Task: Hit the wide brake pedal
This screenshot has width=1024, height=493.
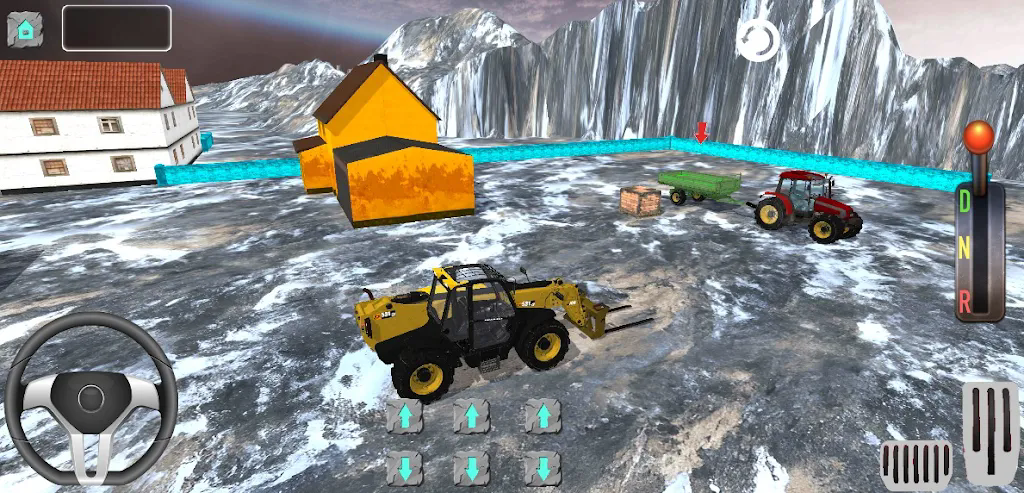Action: [916, 465]
